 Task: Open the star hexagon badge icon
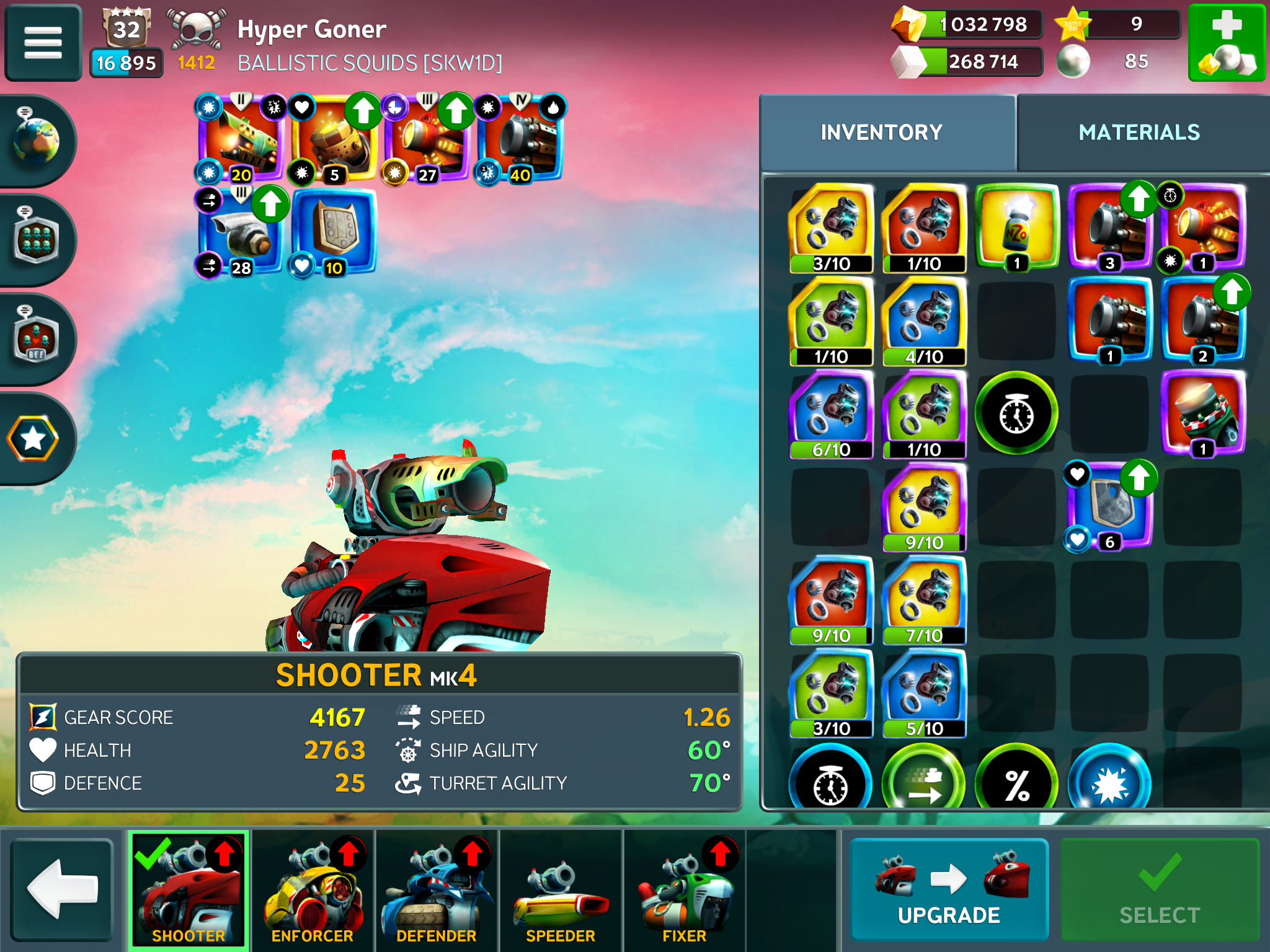(33, 439)
